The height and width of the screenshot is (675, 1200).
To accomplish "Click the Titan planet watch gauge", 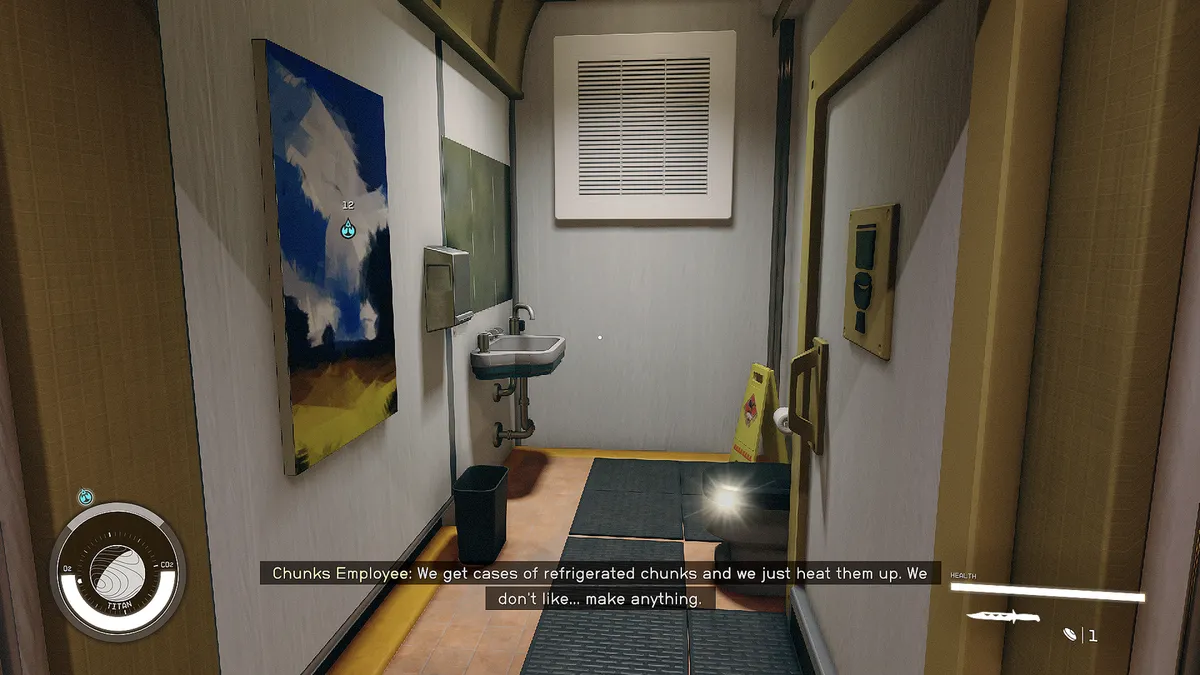I will 118,571.
